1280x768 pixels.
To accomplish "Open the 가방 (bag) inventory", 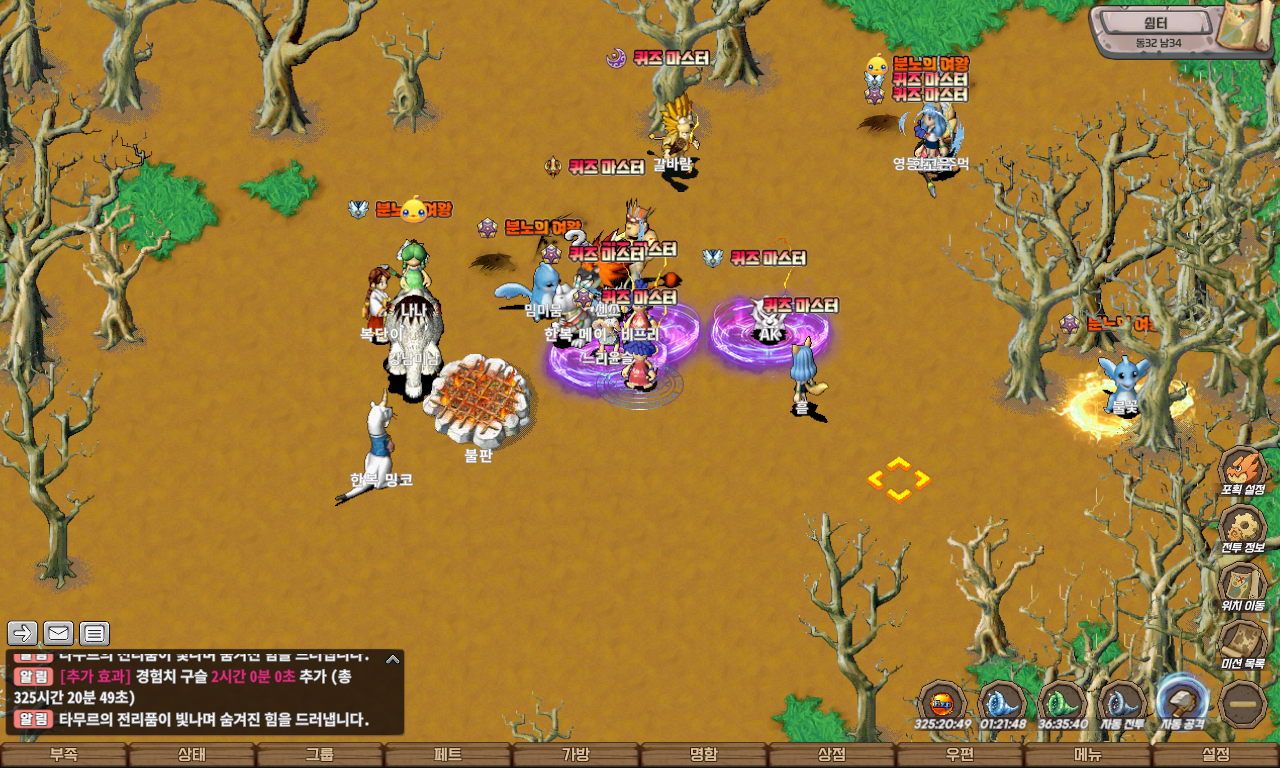I will [576, 755].
